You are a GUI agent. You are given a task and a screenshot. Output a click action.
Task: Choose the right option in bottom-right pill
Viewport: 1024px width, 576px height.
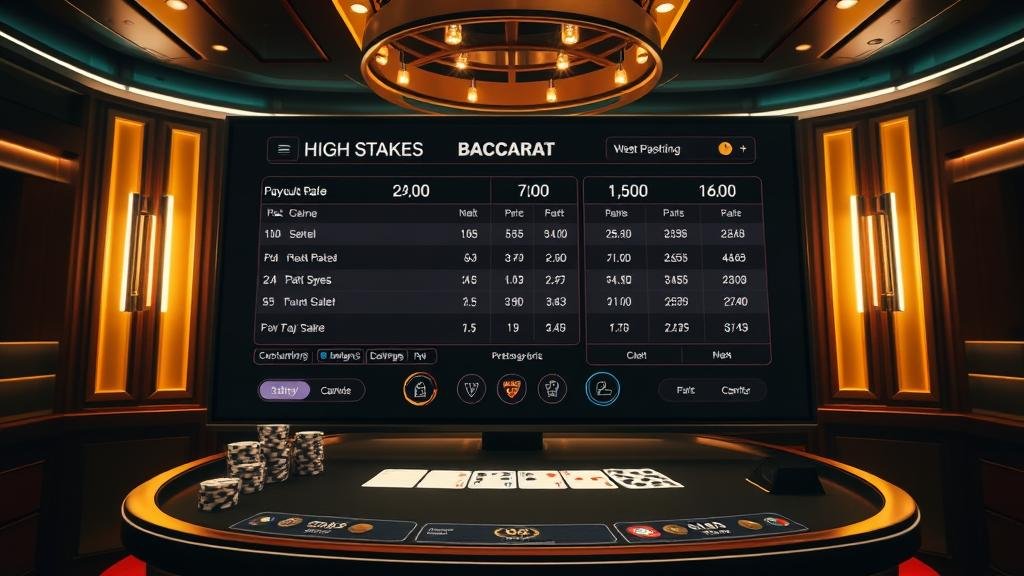(x=736, y=390)
